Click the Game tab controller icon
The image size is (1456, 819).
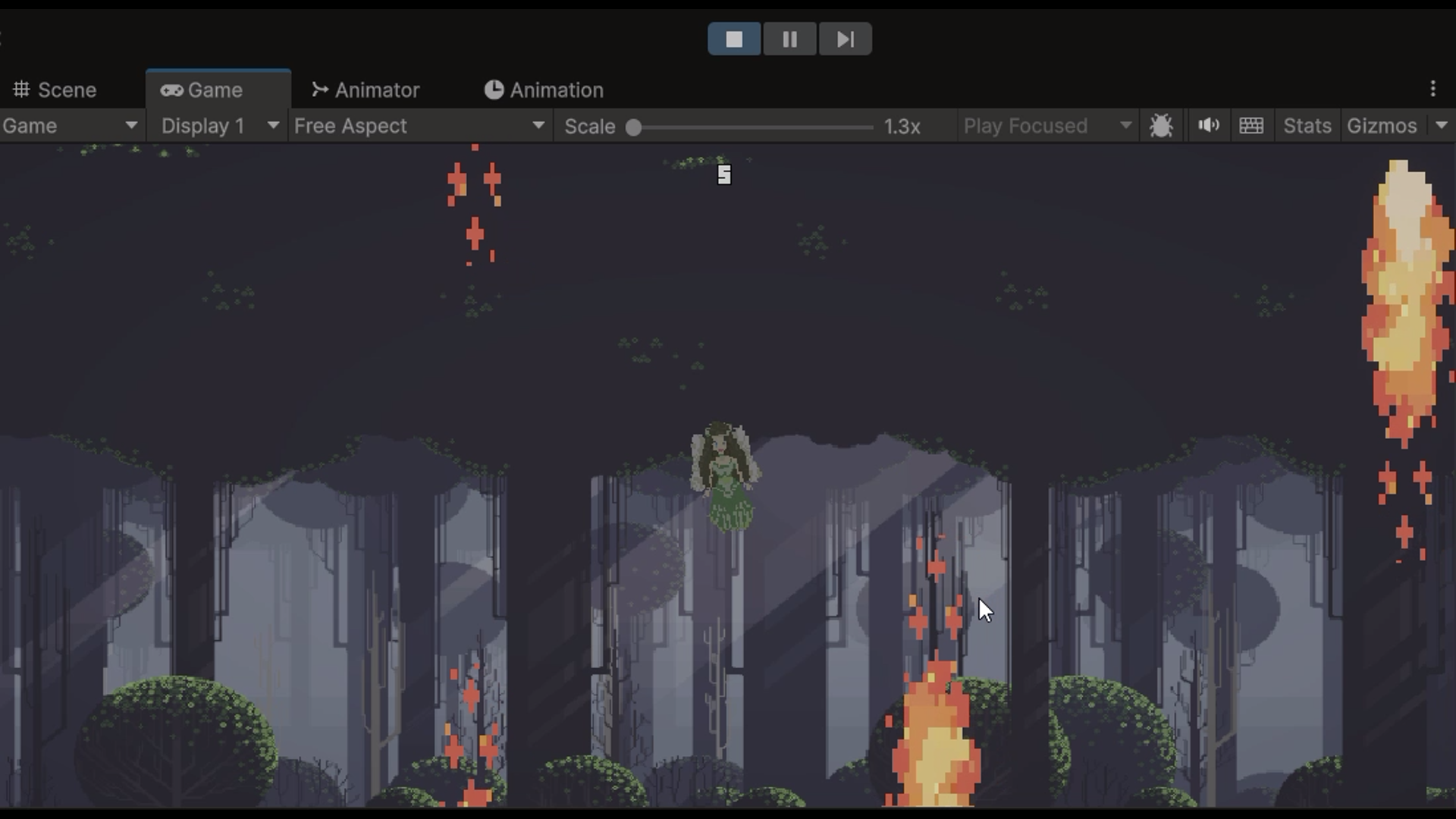click(x=172, y=89)
